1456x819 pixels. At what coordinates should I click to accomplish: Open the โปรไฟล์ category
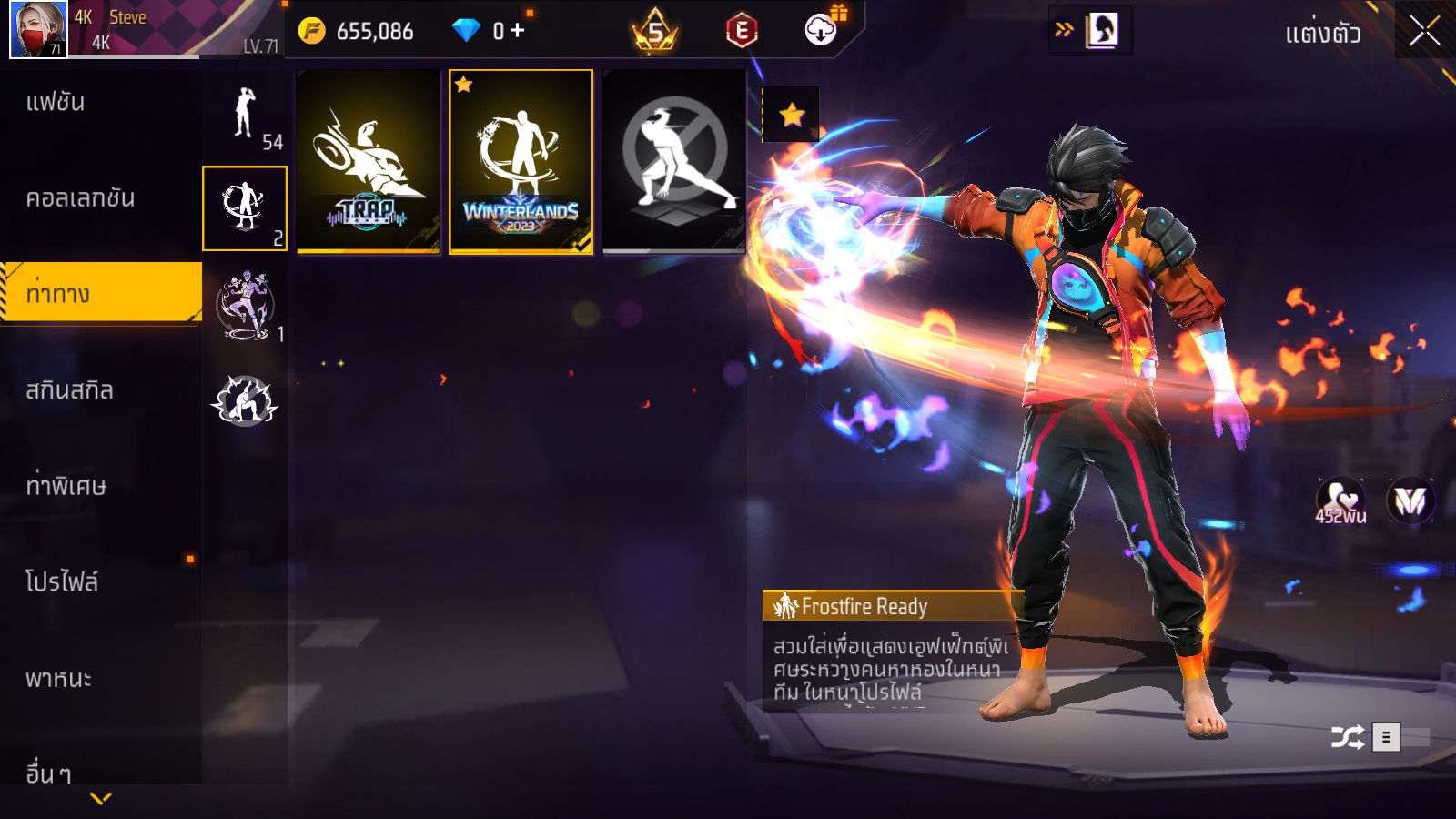(62, 581)
